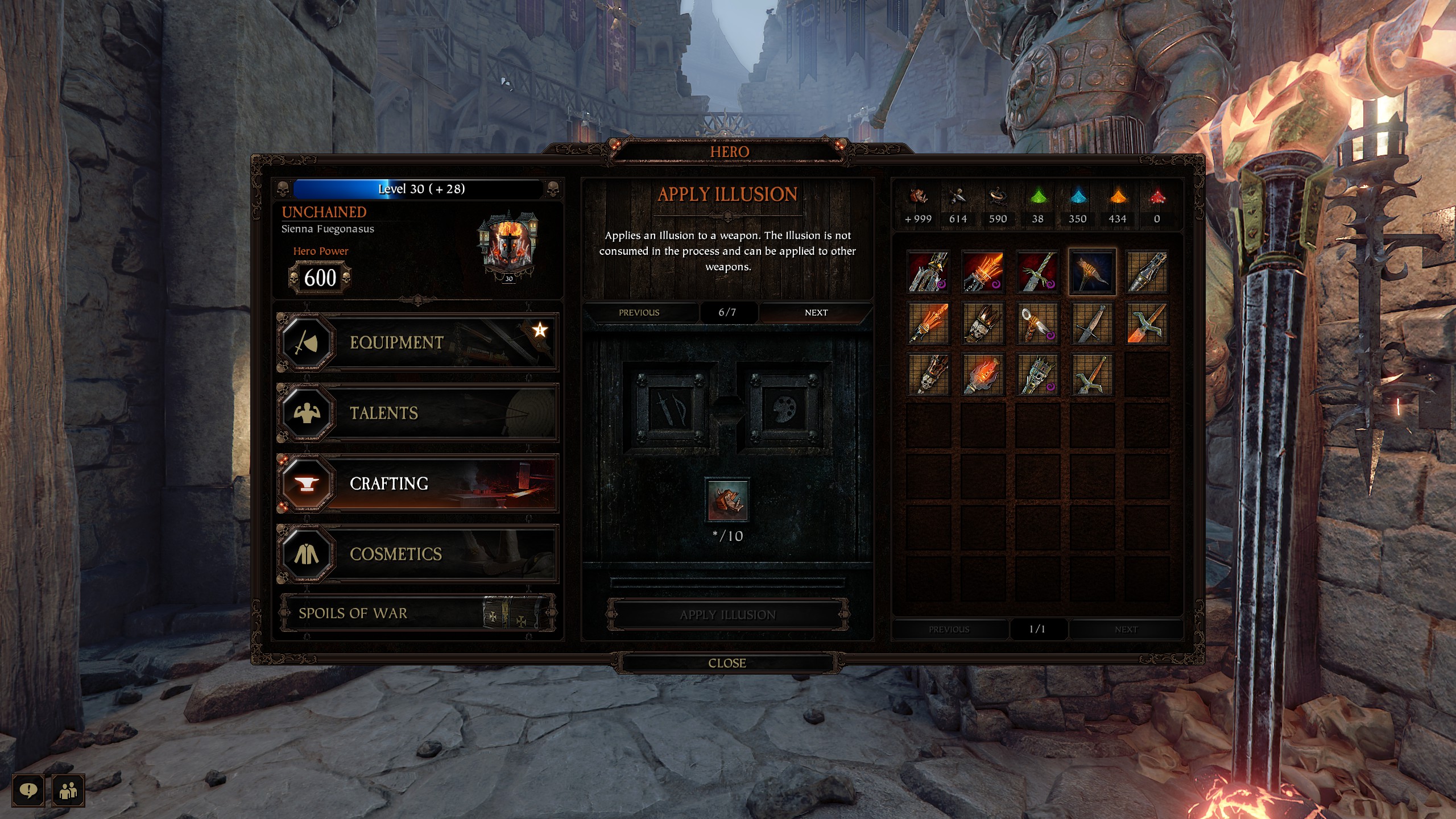Open the Talents menu
The height and width of the screenshot is (819, 1456).
[418, 413]
